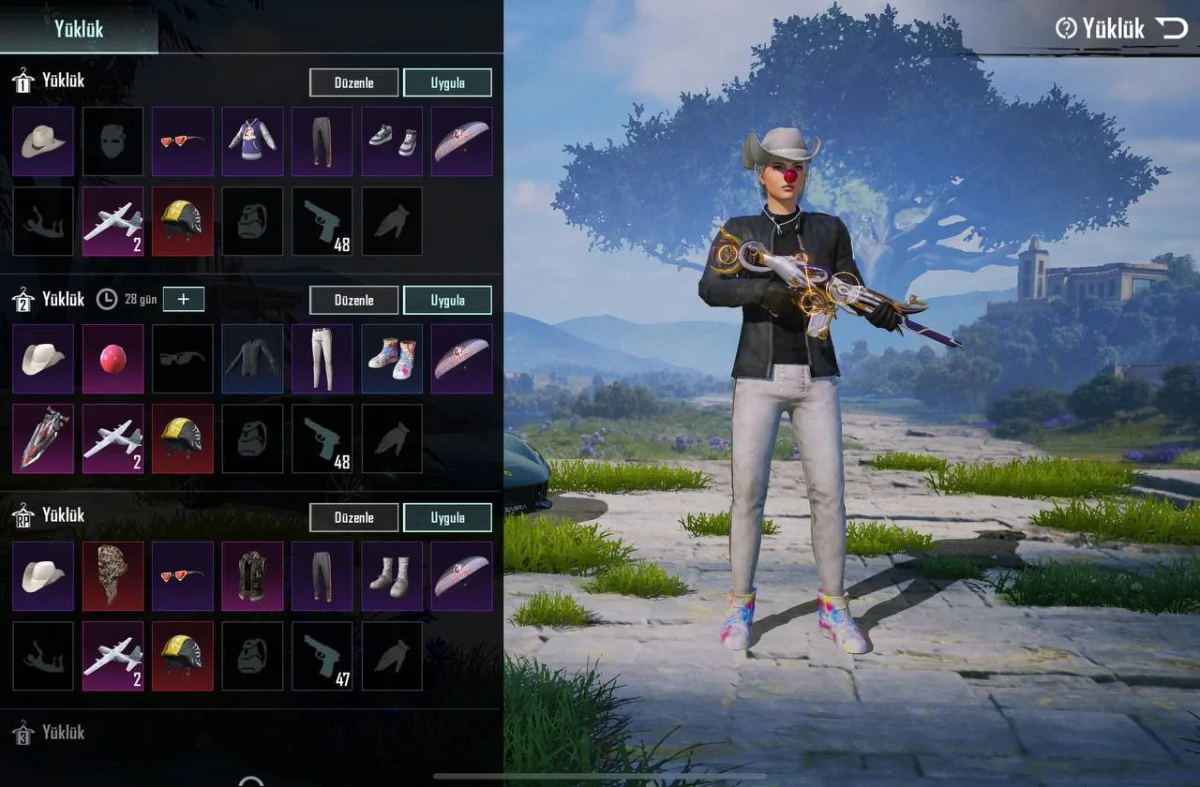Viewport: 1200px width, 787px height.
Task: Click Düzenle for the RP loadout
Action: 353,517
